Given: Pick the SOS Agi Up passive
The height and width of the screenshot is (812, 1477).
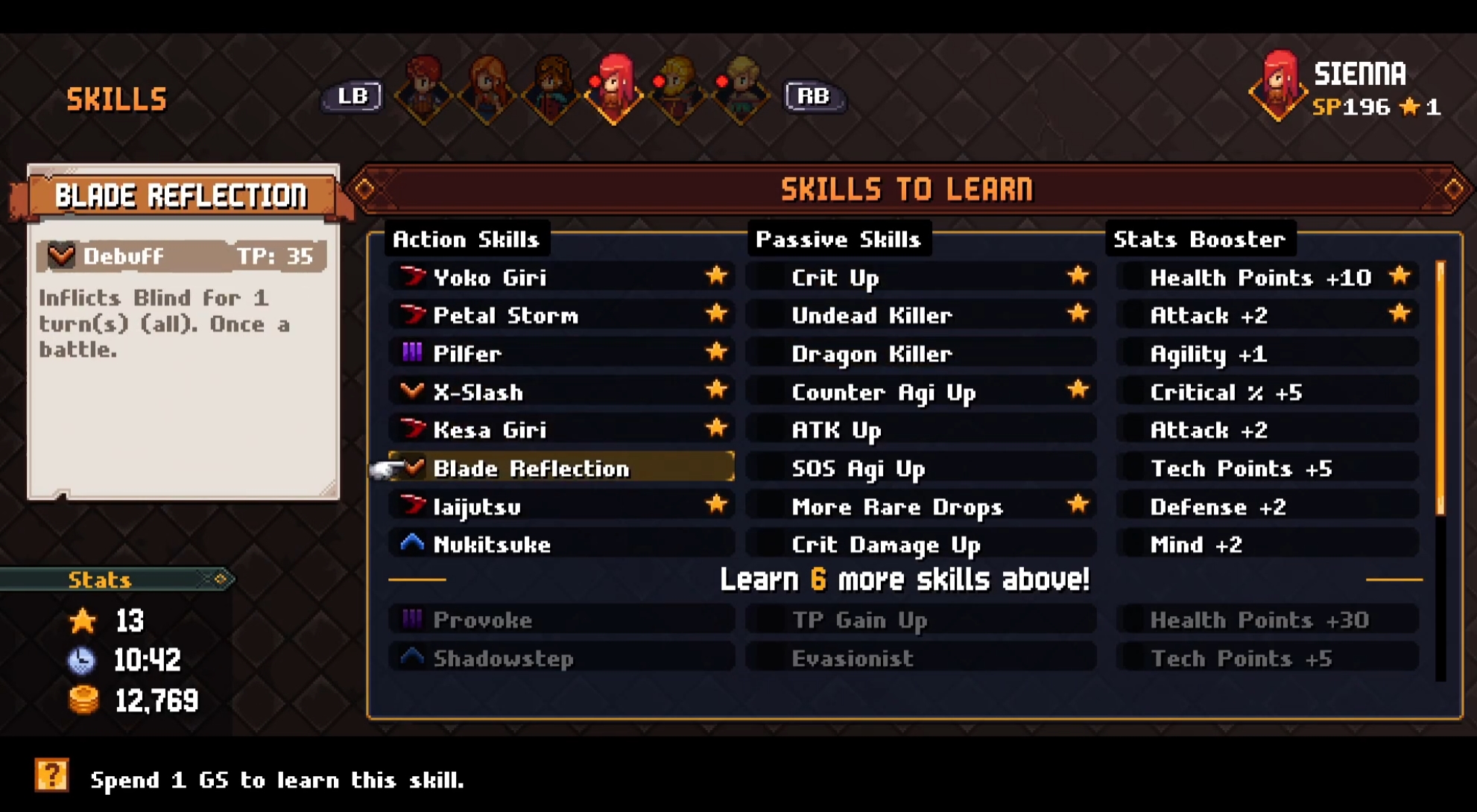Looking at the screenshot, I should [x=920, y=468].
